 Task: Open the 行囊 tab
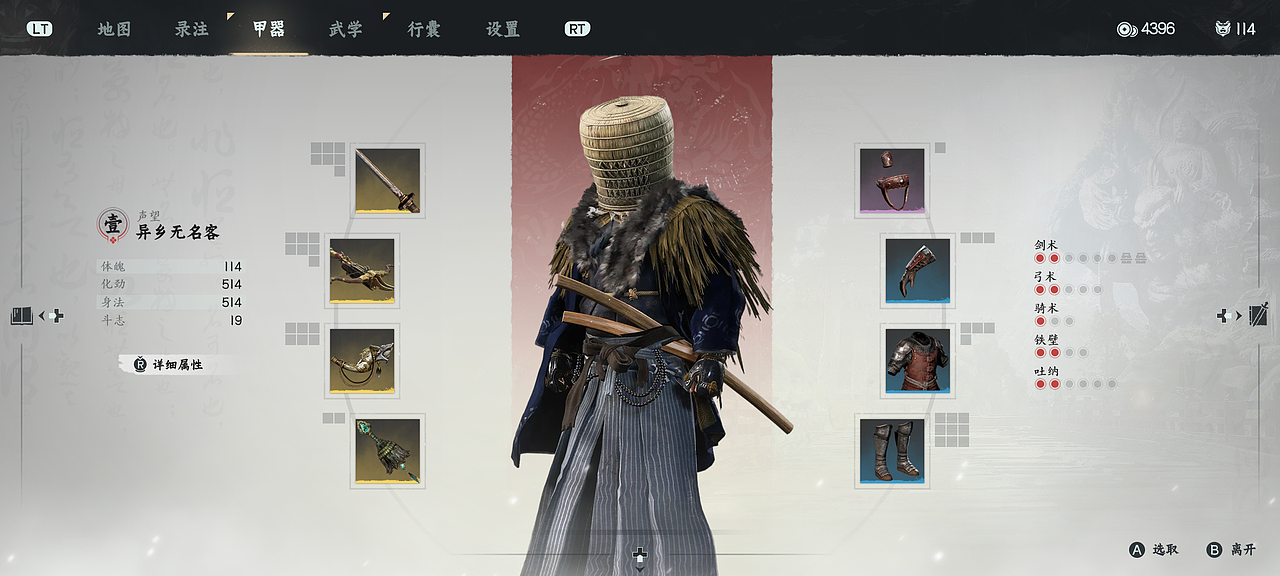click(423, 29)
